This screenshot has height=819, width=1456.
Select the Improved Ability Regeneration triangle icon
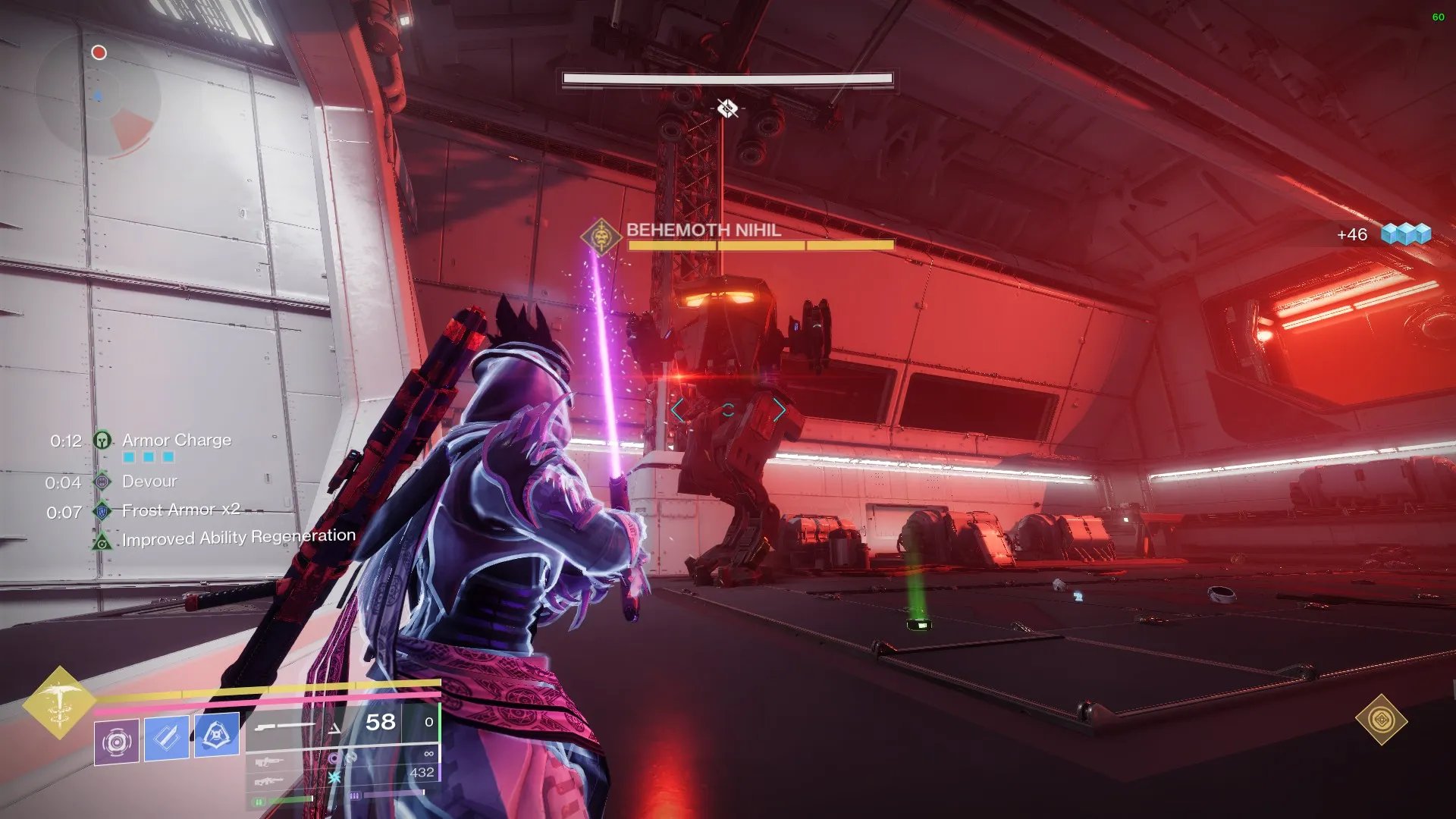(x=102, y=542)
